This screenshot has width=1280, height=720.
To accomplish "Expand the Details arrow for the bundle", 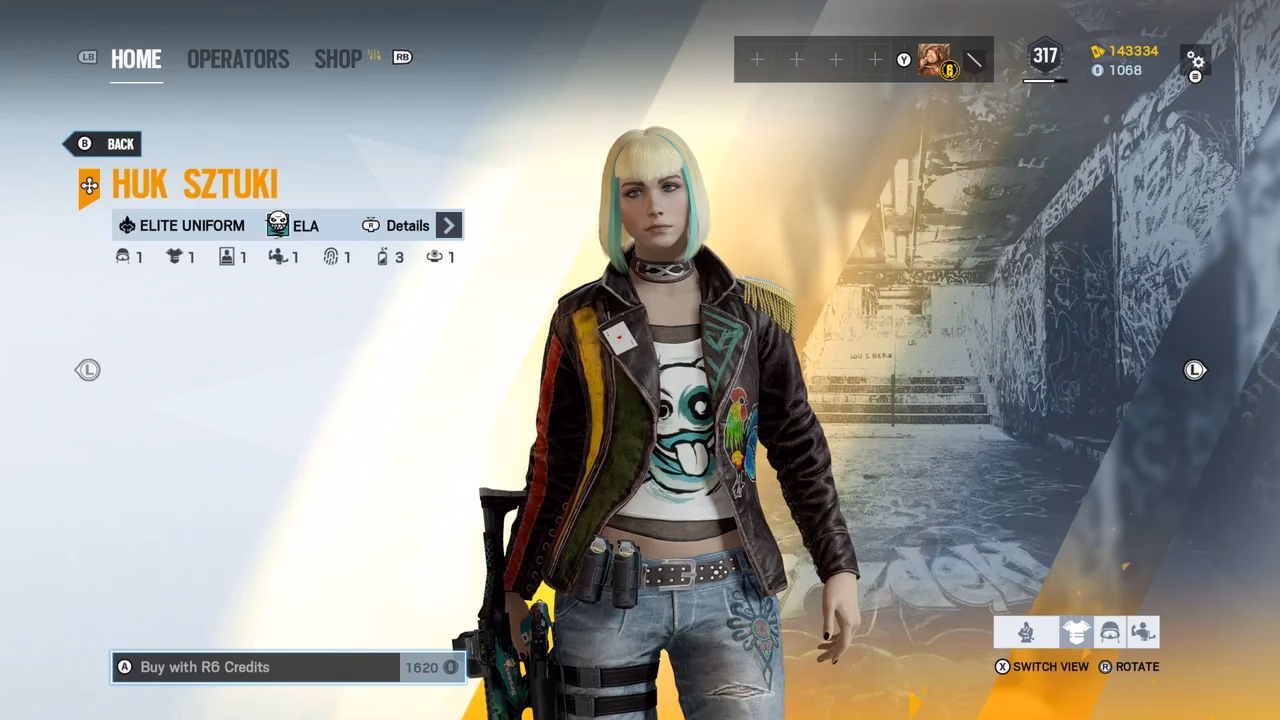I will click(449, 225).
